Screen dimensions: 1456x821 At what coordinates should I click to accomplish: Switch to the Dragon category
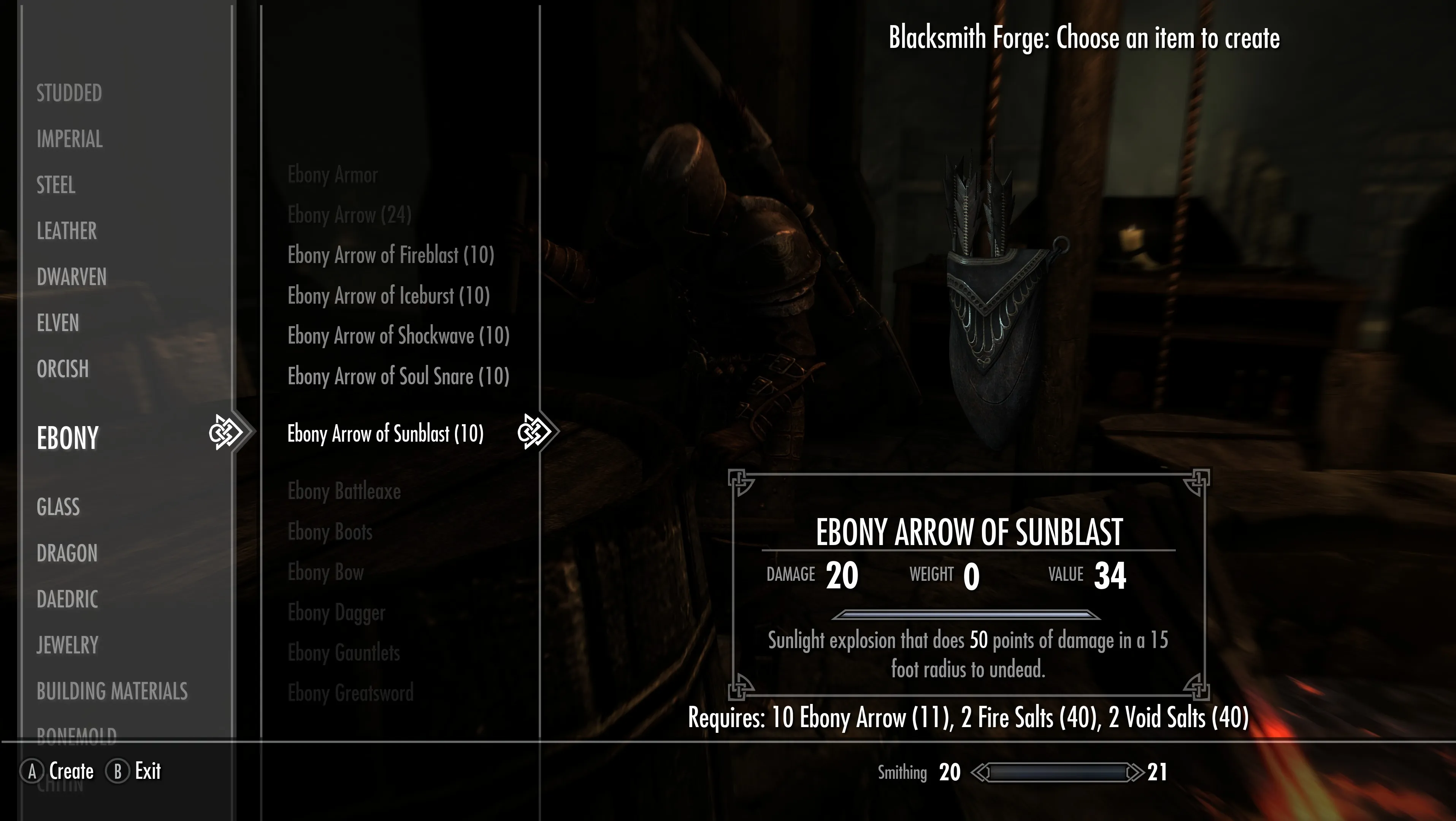67,553
